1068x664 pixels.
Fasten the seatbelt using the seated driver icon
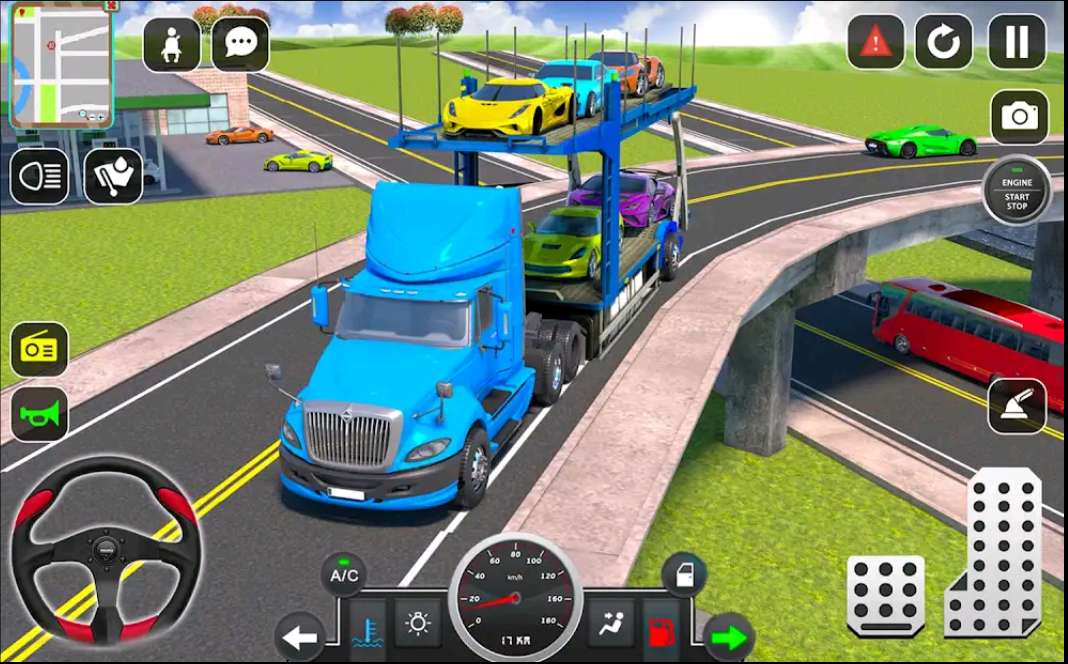tap(172, 44)
